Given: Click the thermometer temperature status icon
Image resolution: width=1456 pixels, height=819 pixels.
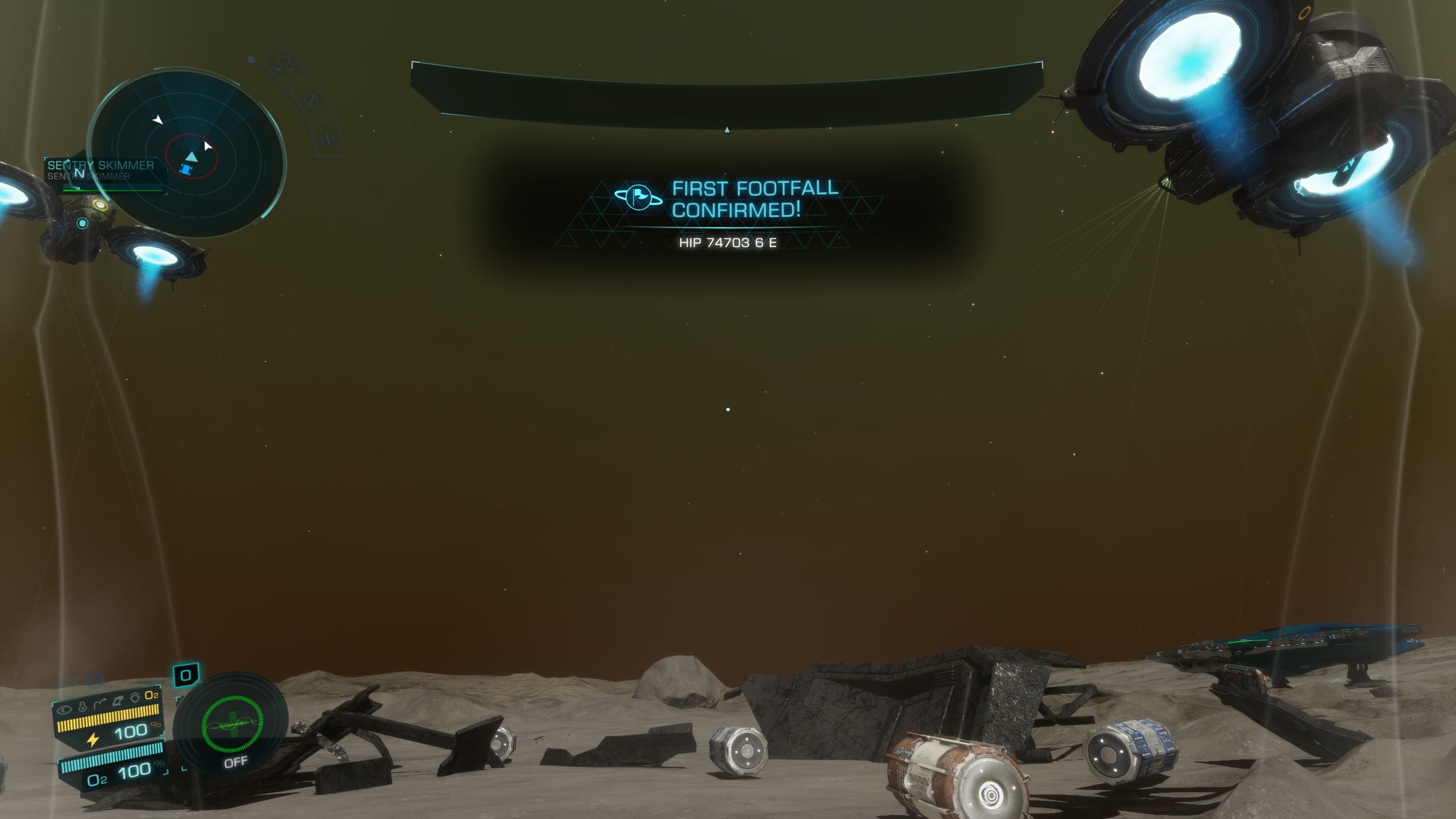Looking at the screenshot, I should click(82, 708).
